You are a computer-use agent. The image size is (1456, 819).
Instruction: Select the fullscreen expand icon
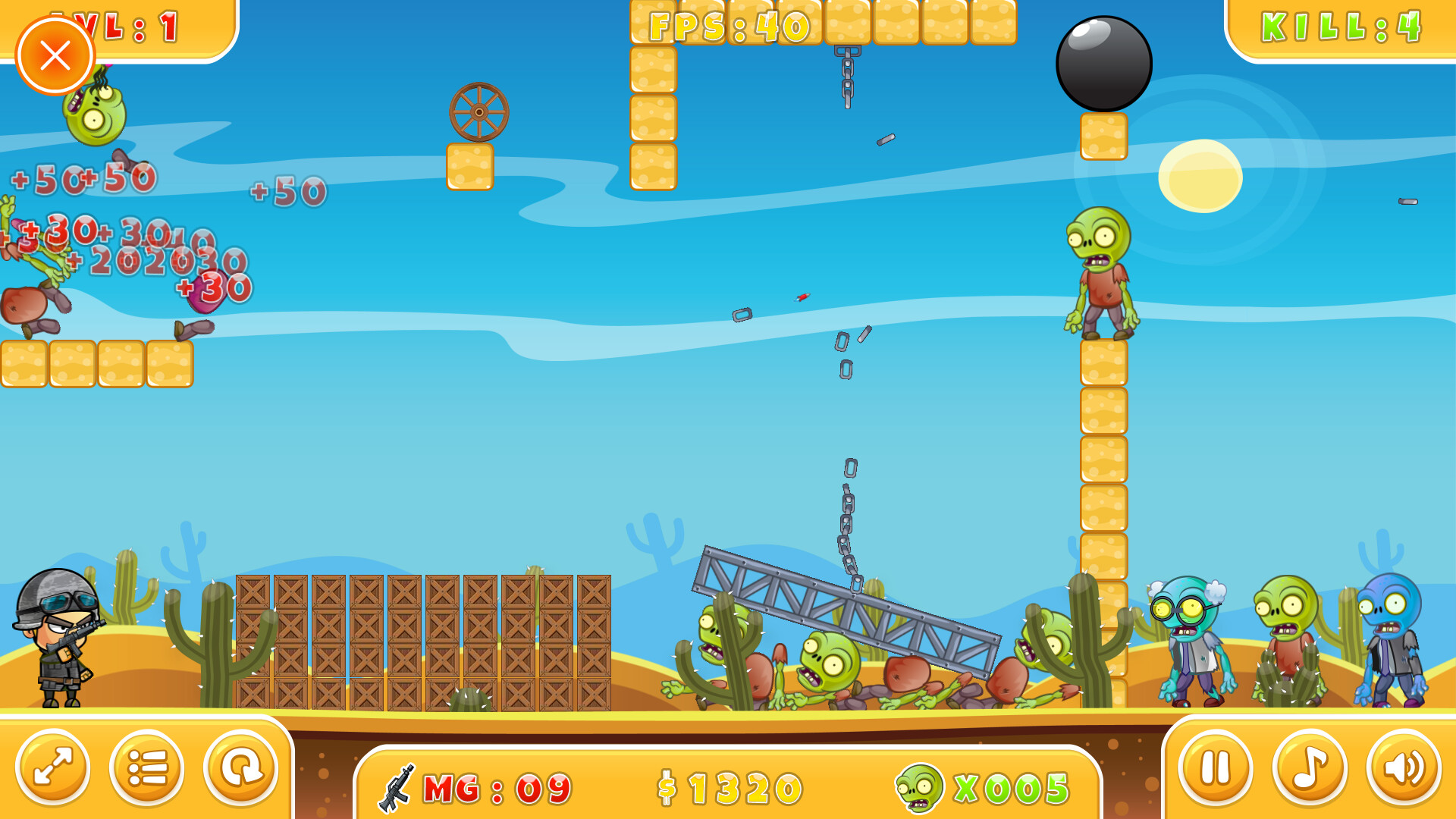[55, 768]
